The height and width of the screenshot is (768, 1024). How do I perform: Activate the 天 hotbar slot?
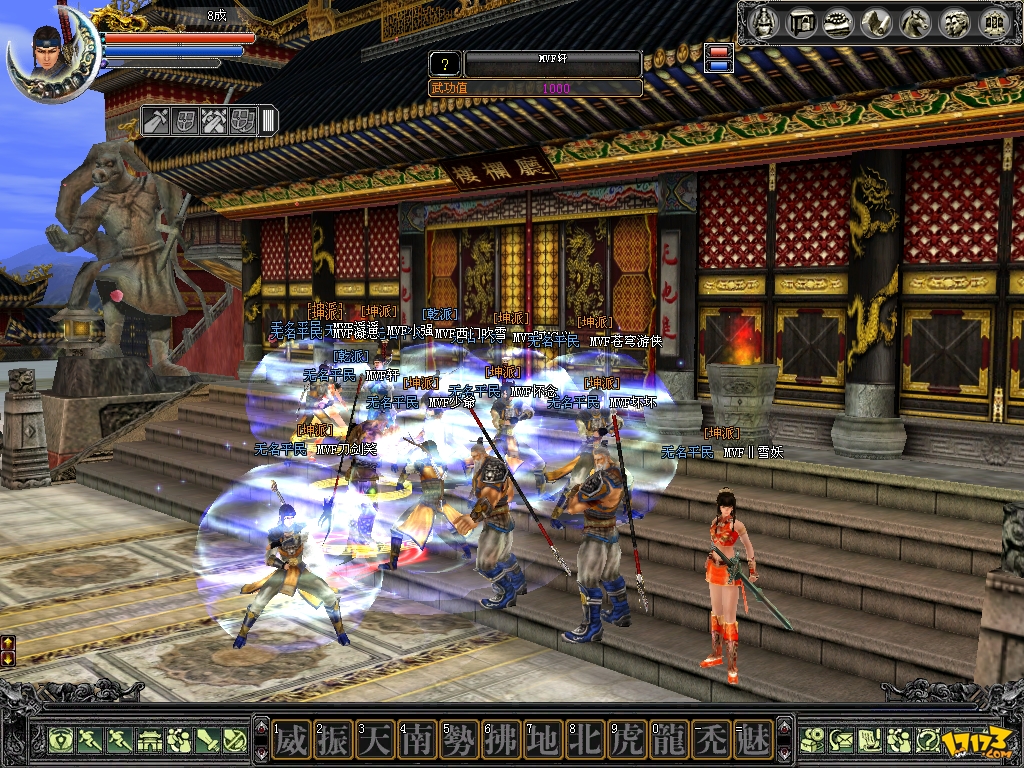374,741
